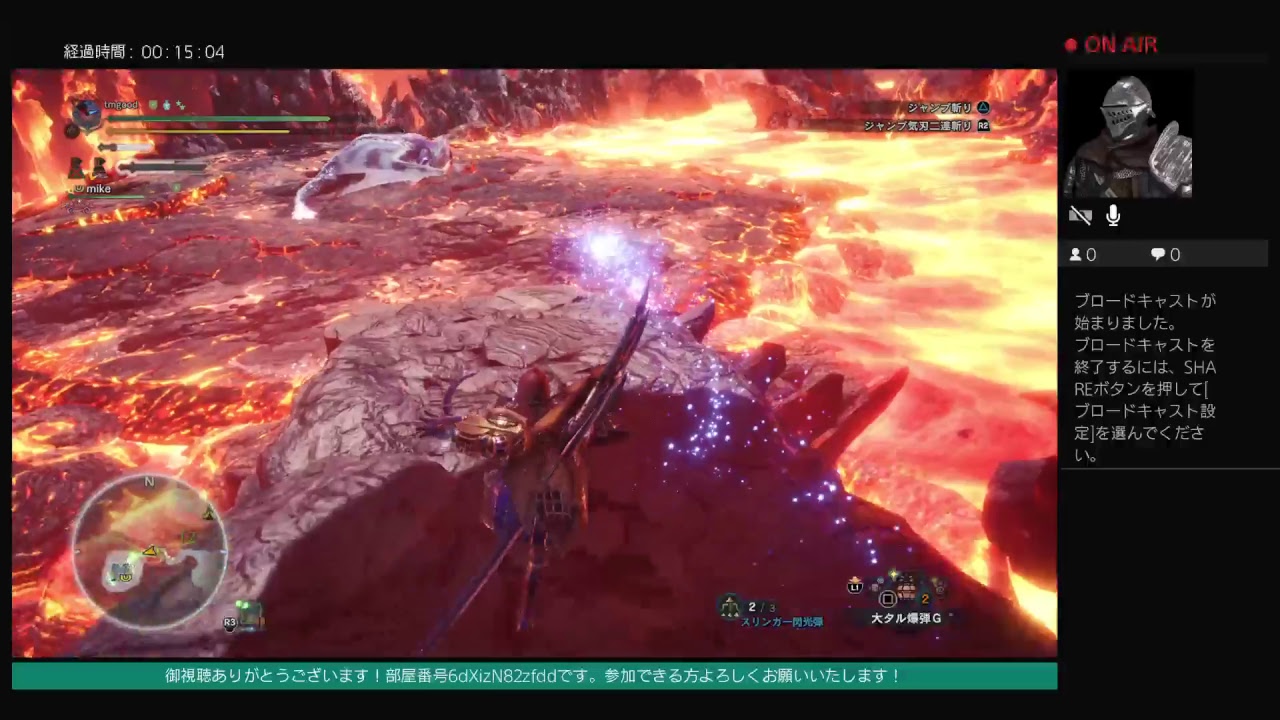This screenshot has height=720, width=1280.
Task: Click the room number announcement banner
Action: tap(534, 675)
